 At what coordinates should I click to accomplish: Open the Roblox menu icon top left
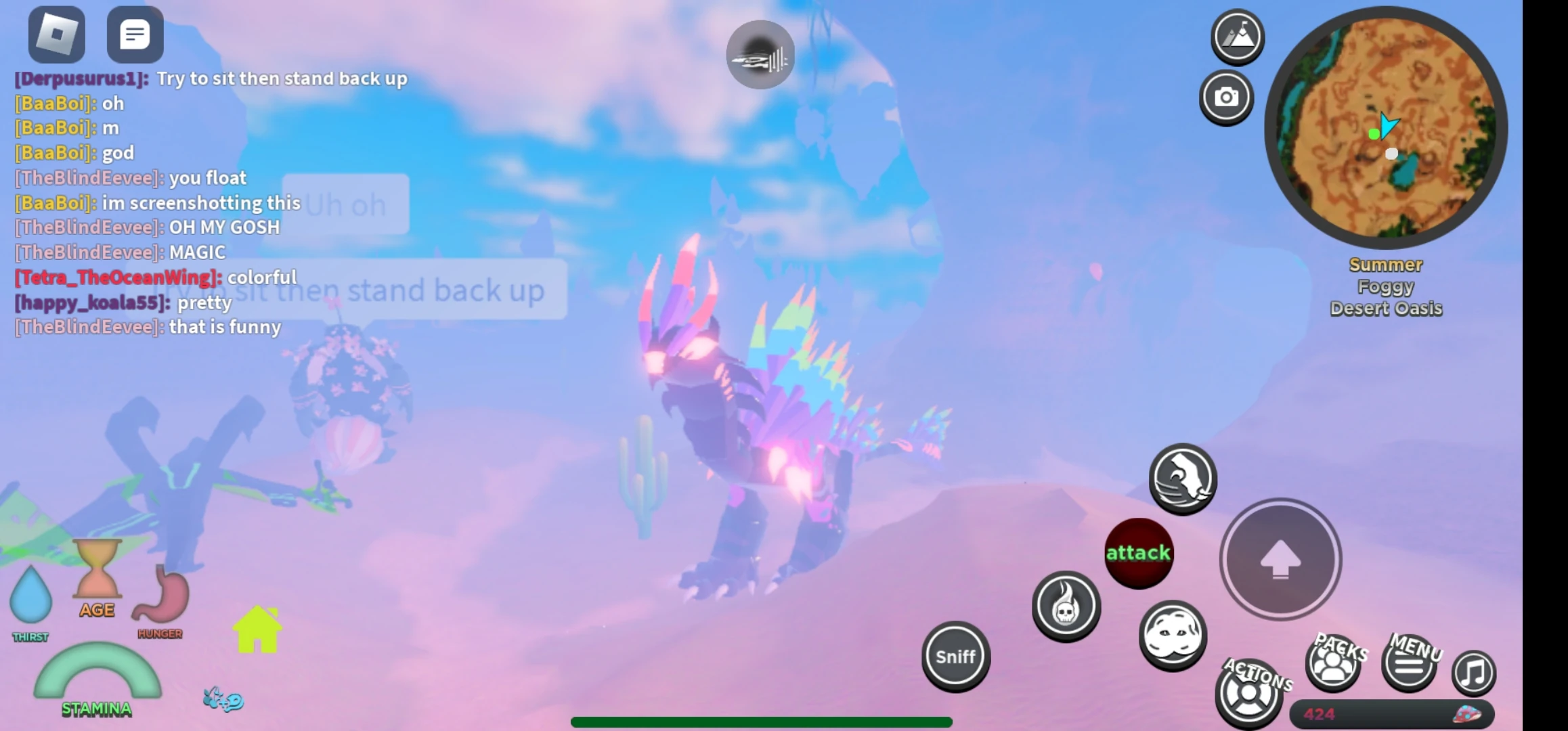point(56,33)
